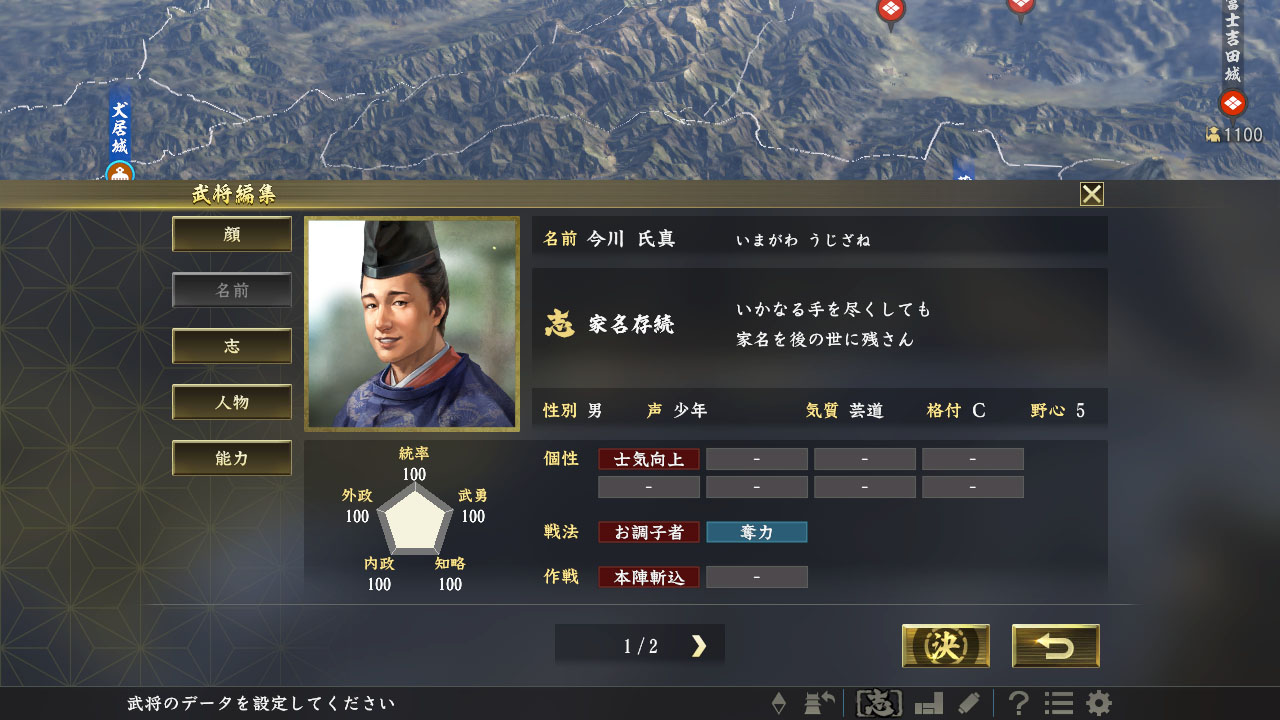Open help via the question mark icon
The image size is (1280, 720).
pyautogui.click(x=1020, y=703)
